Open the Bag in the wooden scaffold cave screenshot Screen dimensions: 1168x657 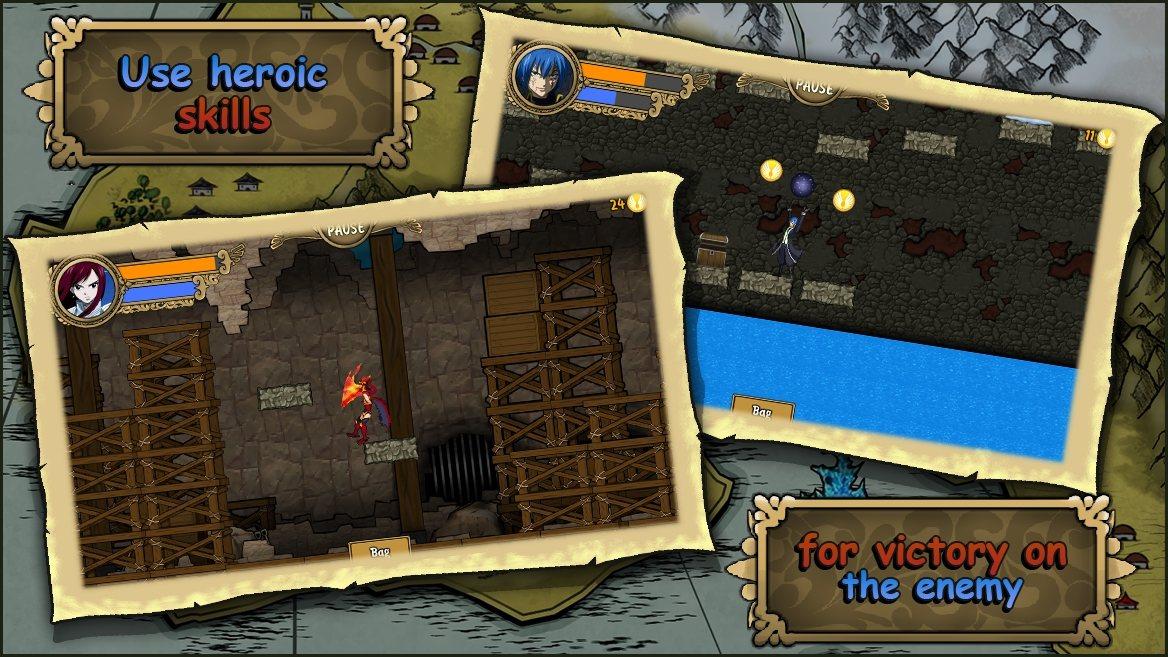pyautogui.click(x=381, y=549)
